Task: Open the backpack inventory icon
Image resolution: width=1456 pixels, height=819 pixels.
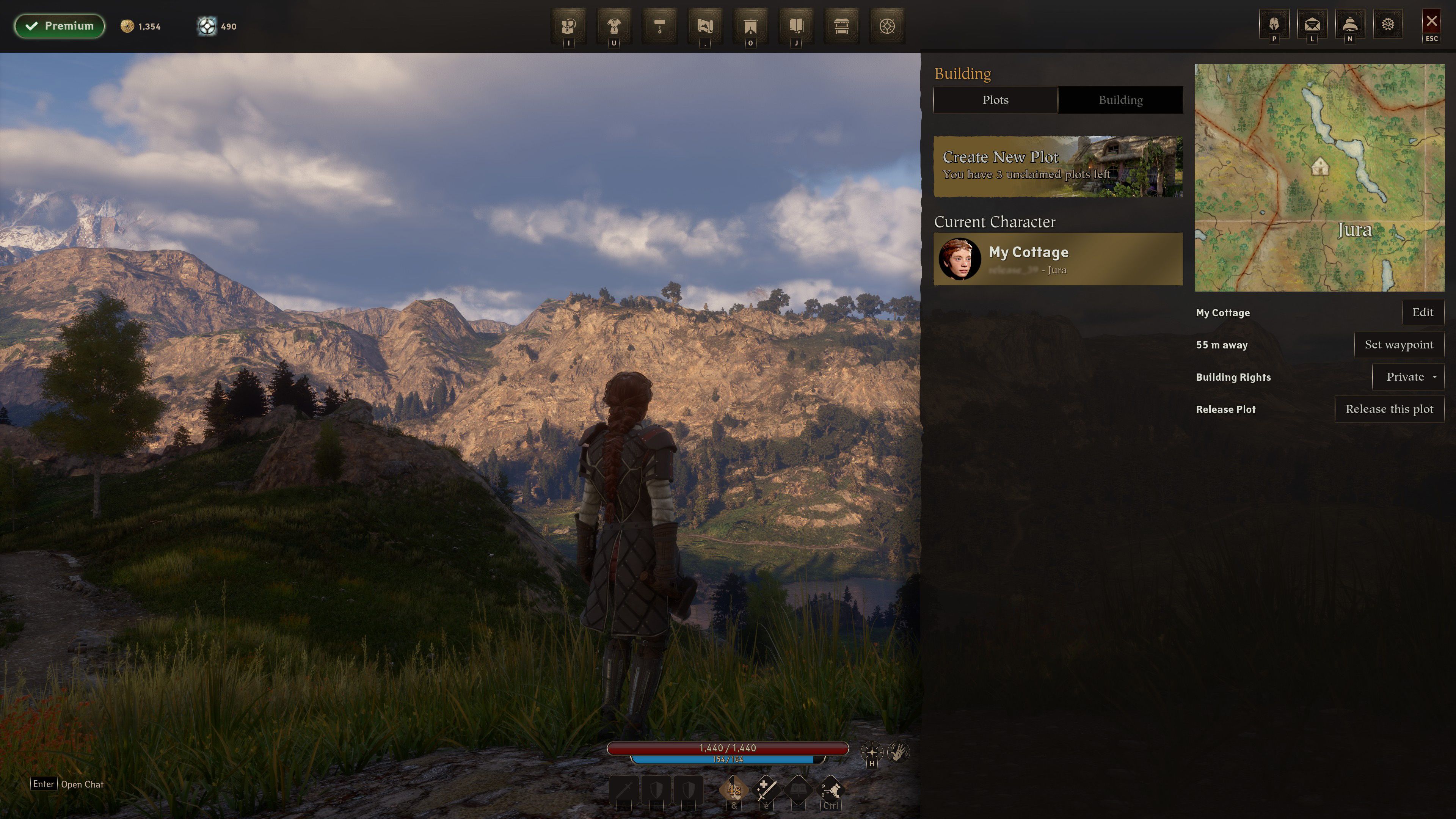Action: [569, 26]
